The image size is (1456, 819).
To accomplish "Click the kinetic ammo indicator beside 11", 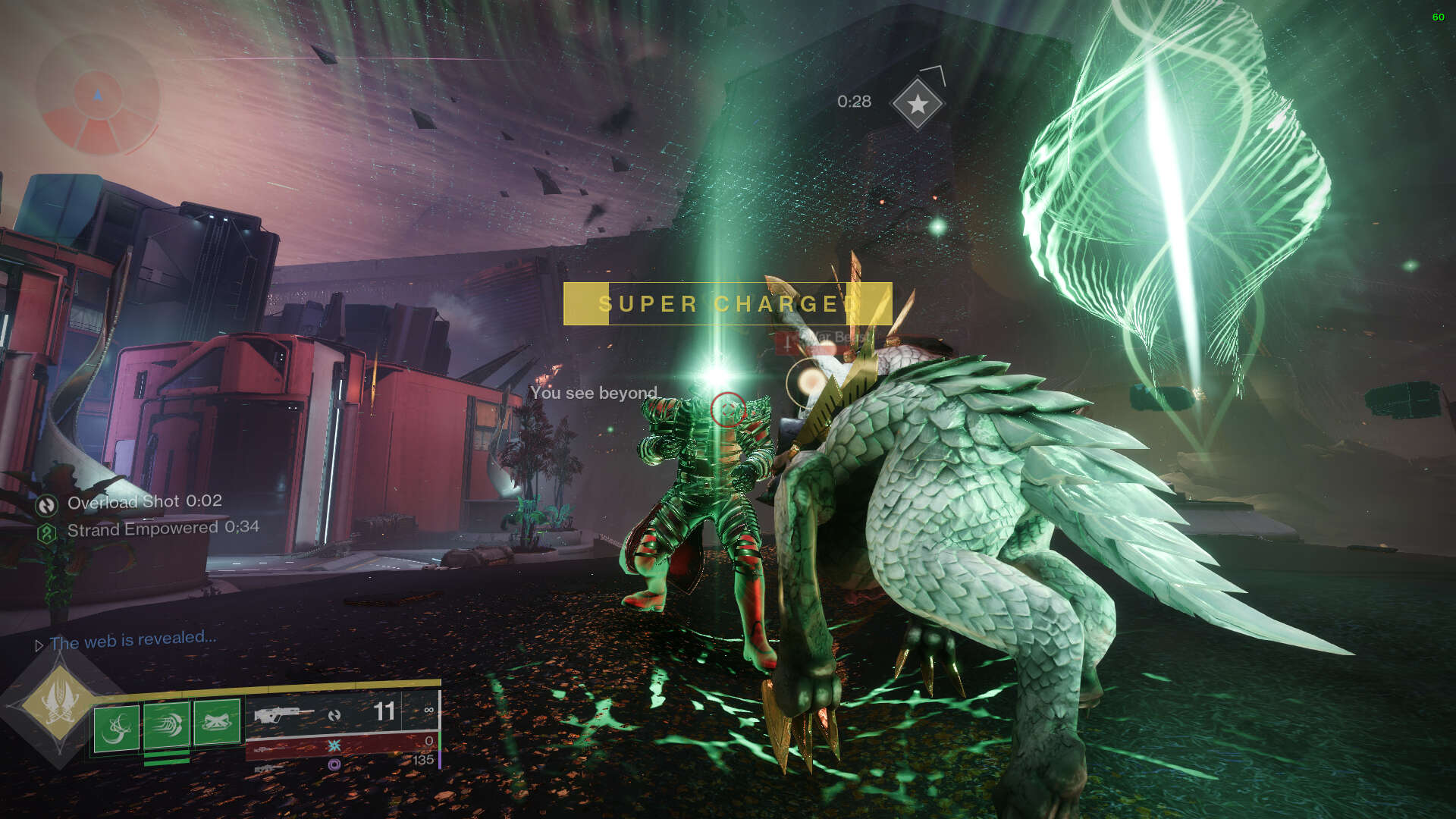I will pyautogui.click(x=336, y=713).
